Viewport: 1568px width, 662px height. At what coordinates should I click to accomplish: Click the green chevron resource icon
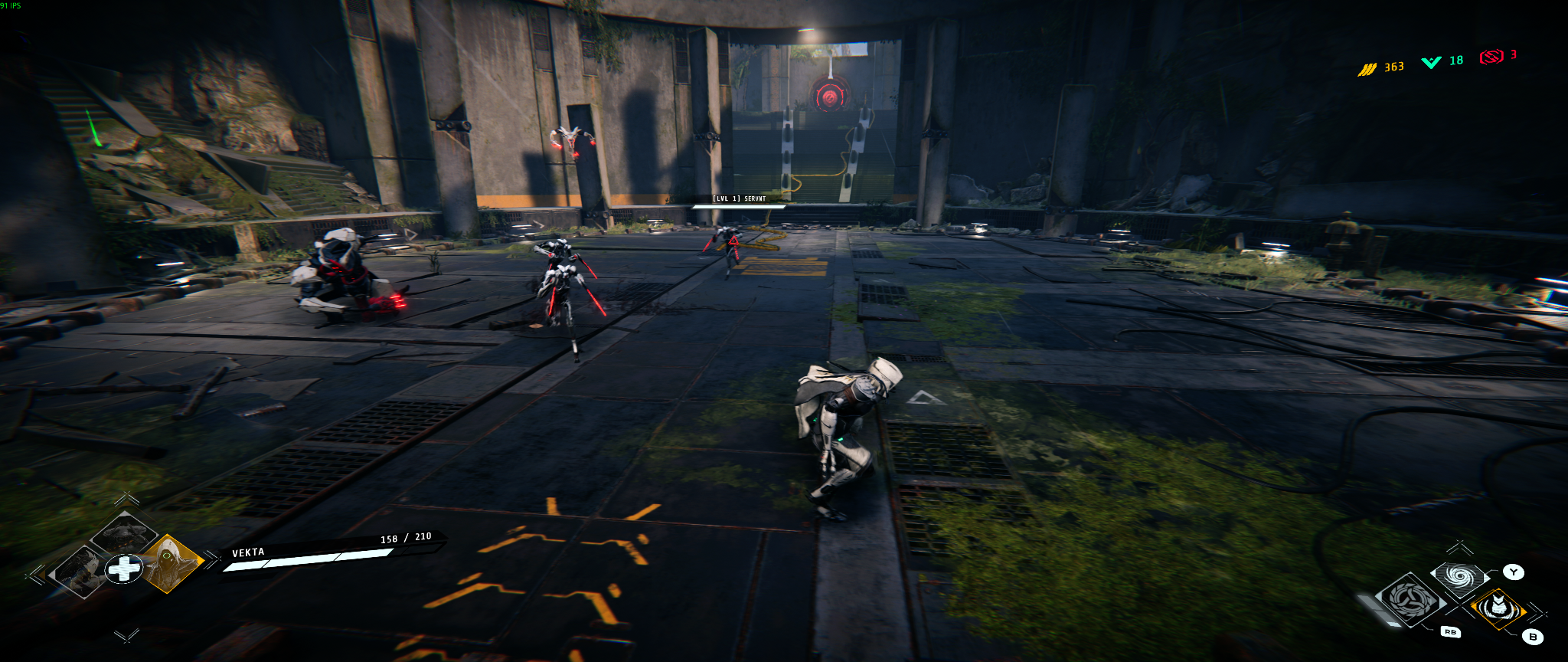click(x=1431, y=62)
